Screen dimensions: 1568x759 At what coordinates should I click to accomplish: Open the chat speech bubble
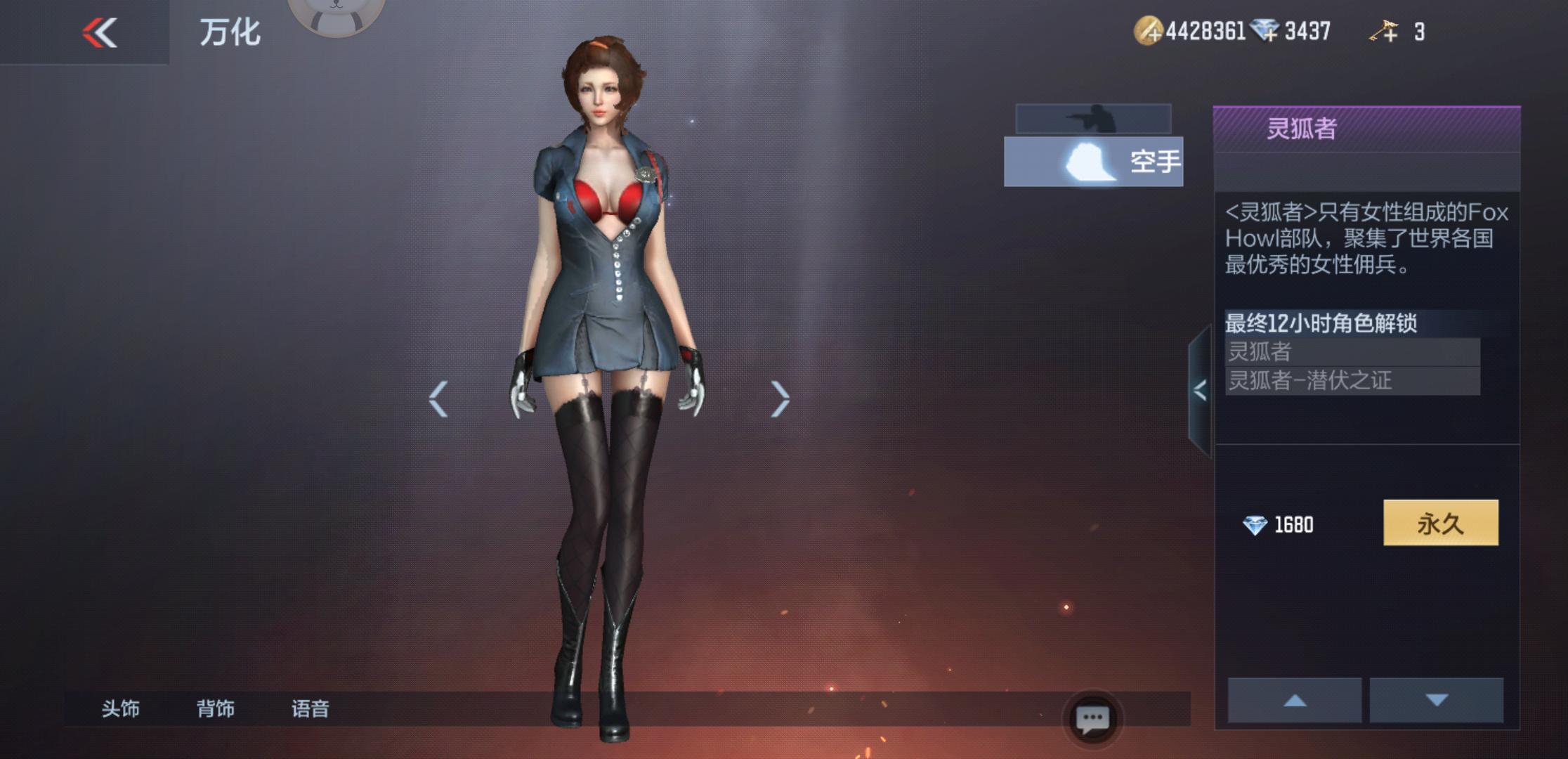(x=1092, y=719)
